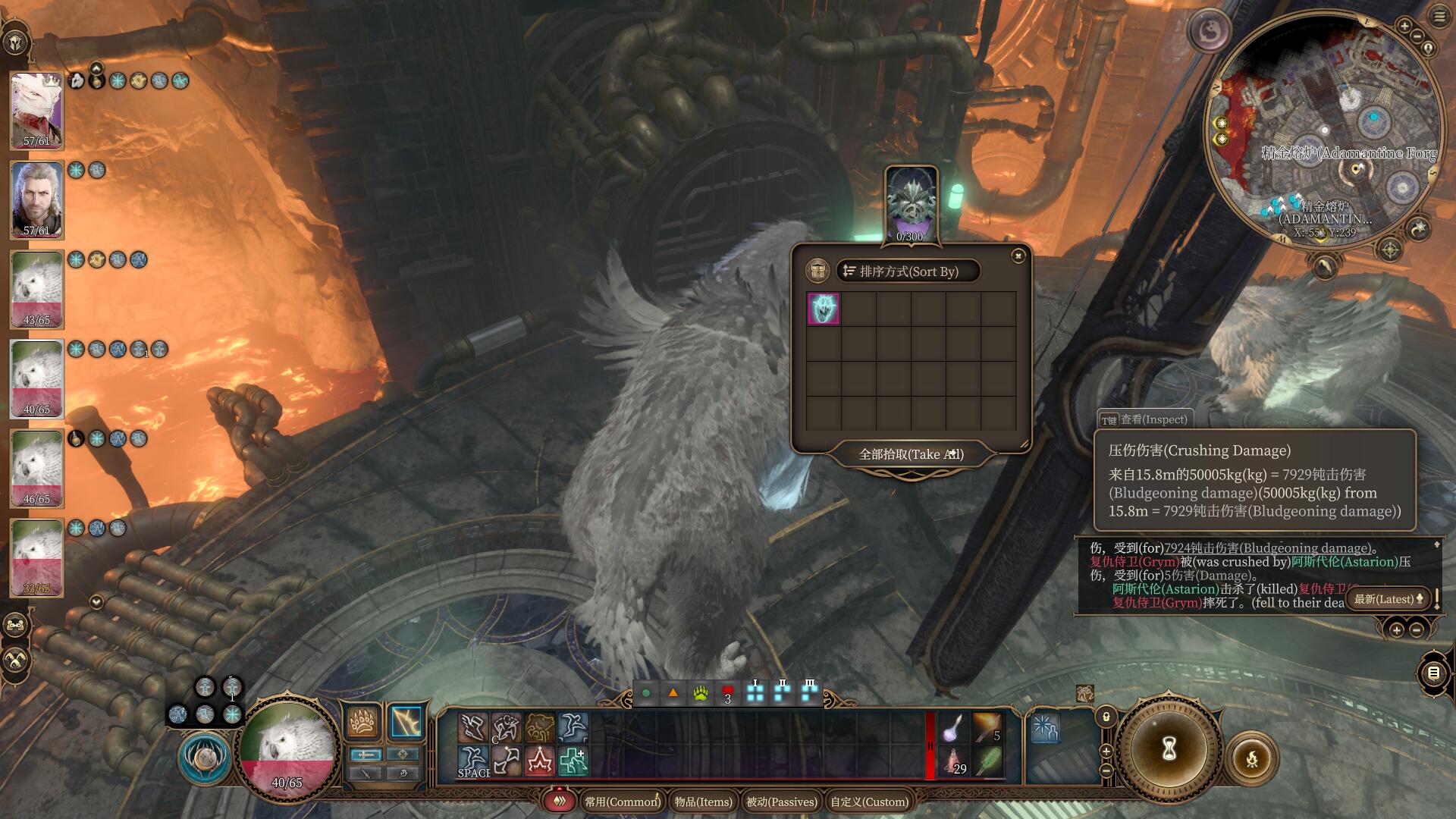This screenshot has height=819, width=1456.
Task: Open the Inspect tooltip button
Action: click(x=1144, y=419)
